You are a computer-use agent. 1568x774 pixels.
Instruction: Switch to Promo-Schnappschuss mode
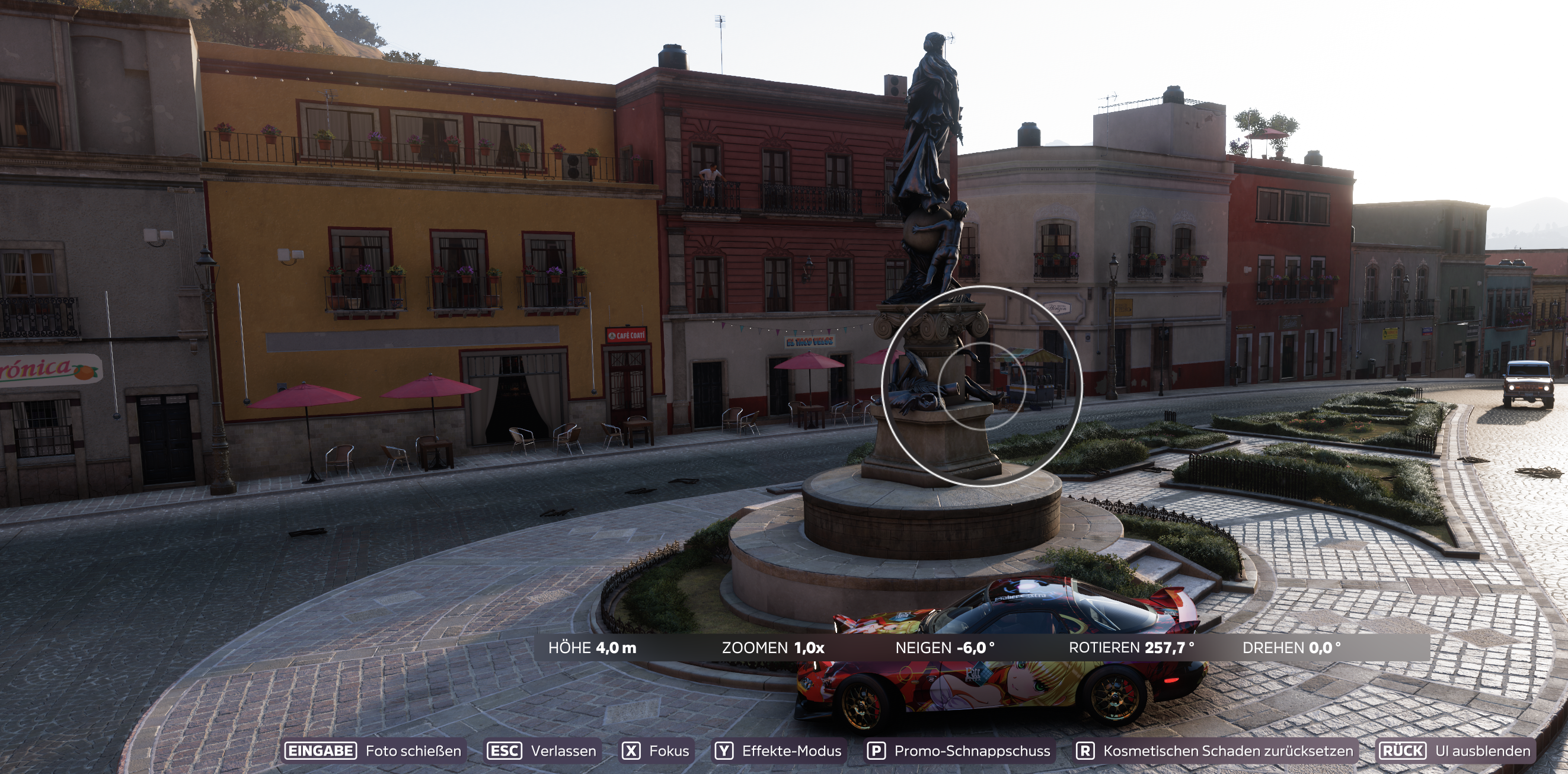coord(972,751)
